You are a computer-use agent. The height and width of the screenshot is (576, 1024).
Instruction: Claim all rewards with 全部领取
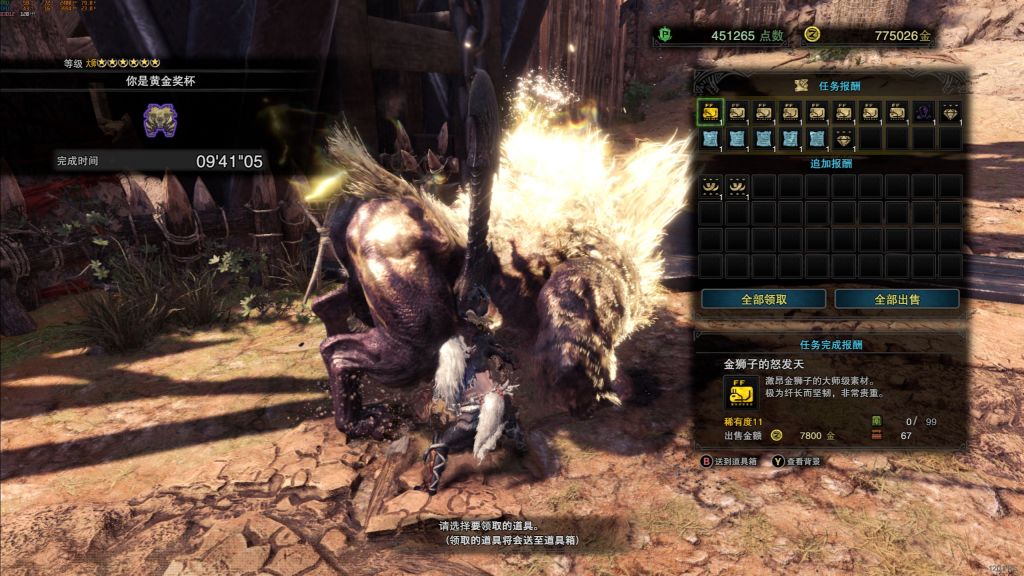click(763, 299)
